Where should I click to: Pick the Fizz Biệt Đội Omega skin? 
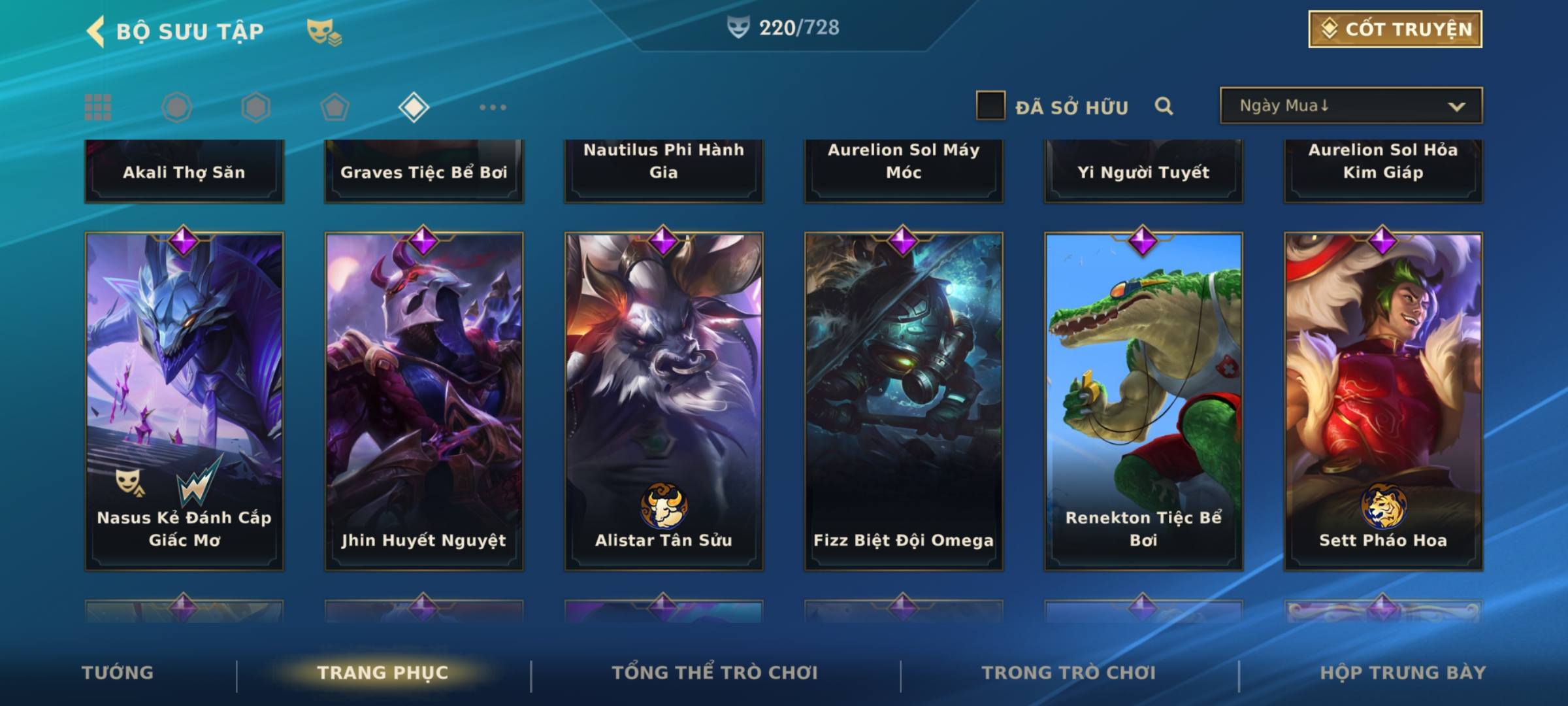pos(904,401)
